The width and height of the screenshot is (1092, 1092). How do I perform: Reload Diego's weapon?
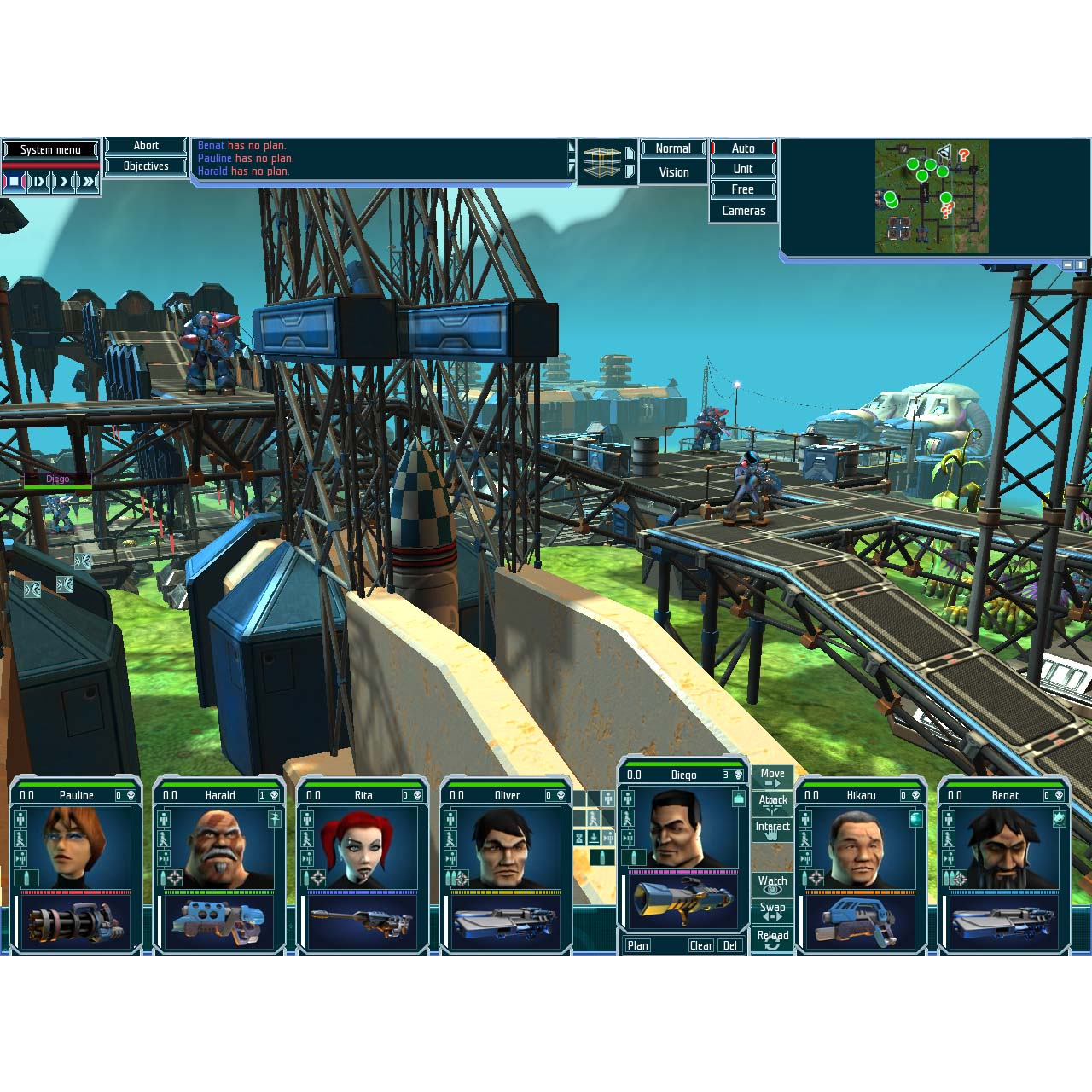pos(773,938)
